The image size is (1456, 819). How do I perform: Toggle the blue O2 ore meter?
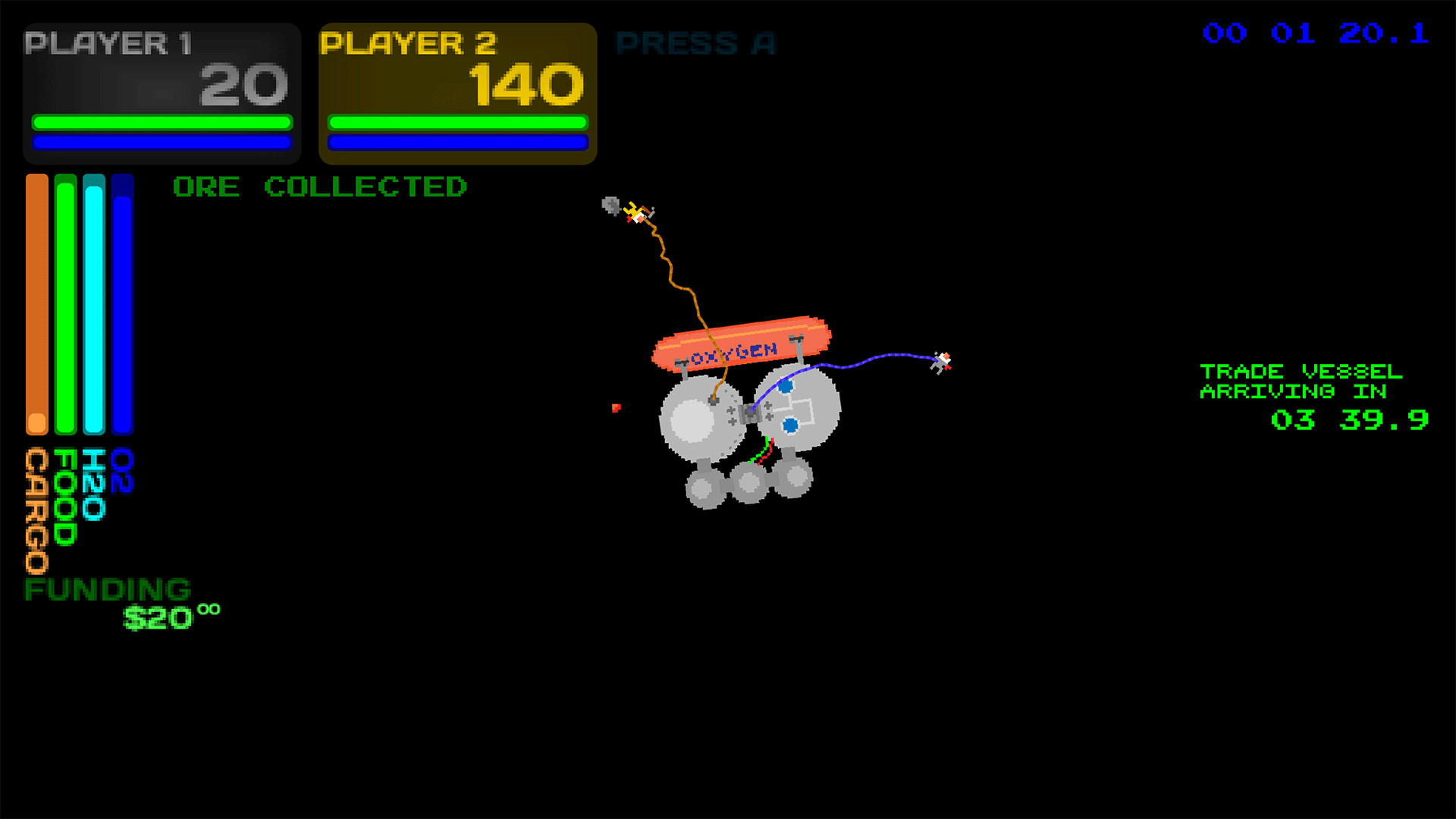coord(122,303)
